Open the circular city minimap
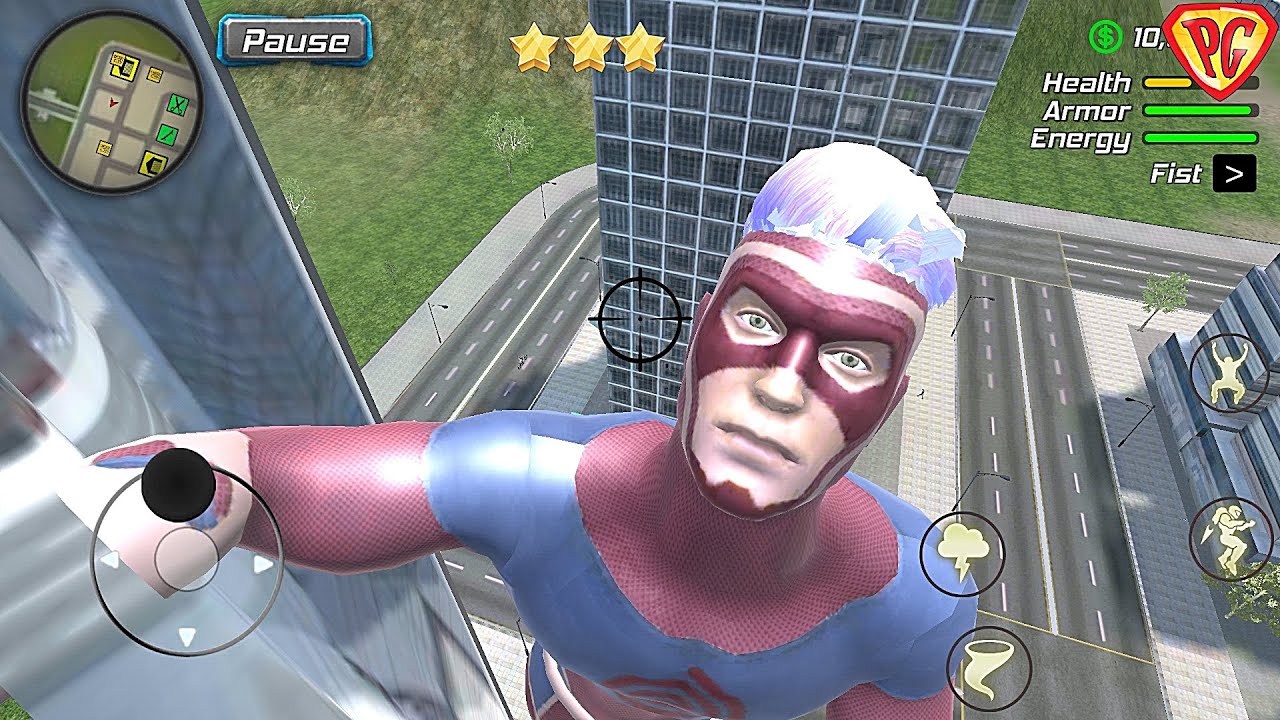 point(111,102)
